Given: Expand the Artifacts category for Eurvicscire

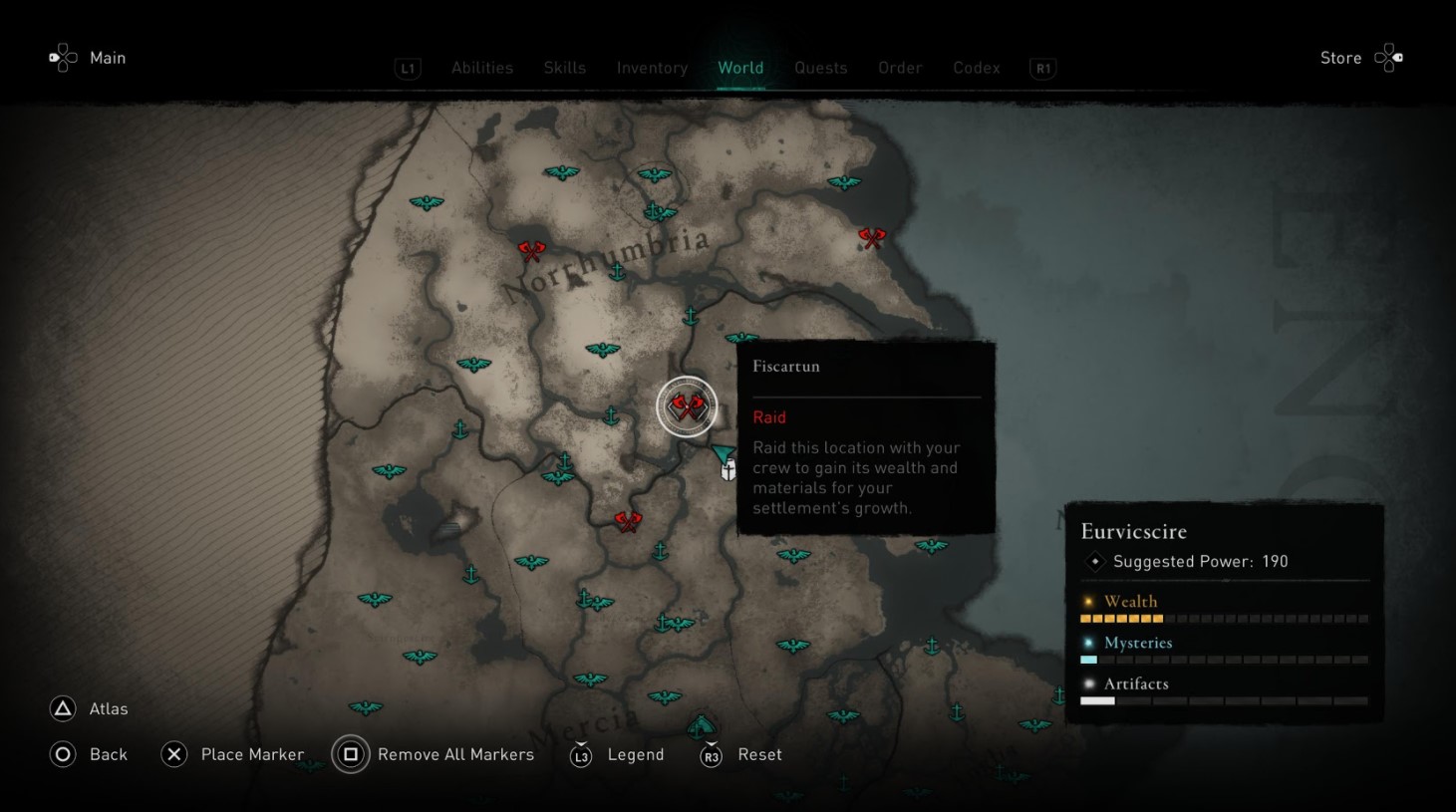Looking at the screenshot, I should point(1135,683).
